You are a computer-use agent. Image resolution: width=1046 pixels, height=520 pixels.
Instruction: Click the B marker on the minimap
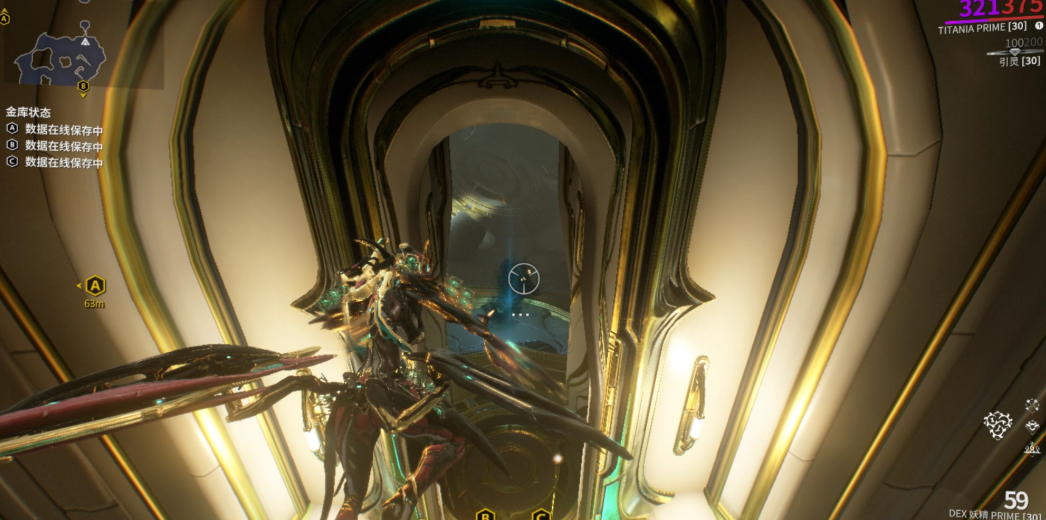(x=84, y=87)
